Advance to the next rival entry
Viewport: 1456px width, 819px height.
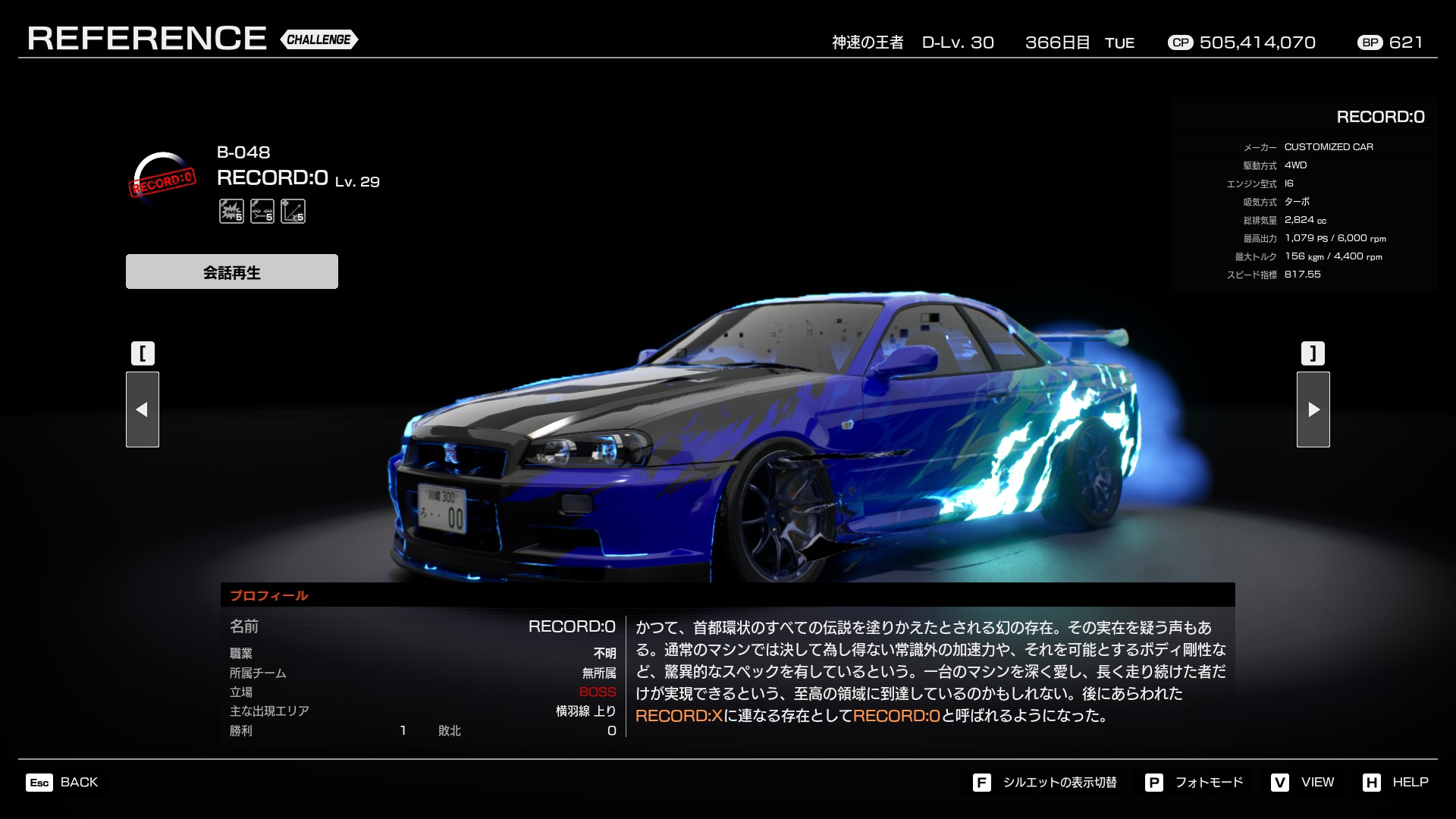tap(1313, 409)
